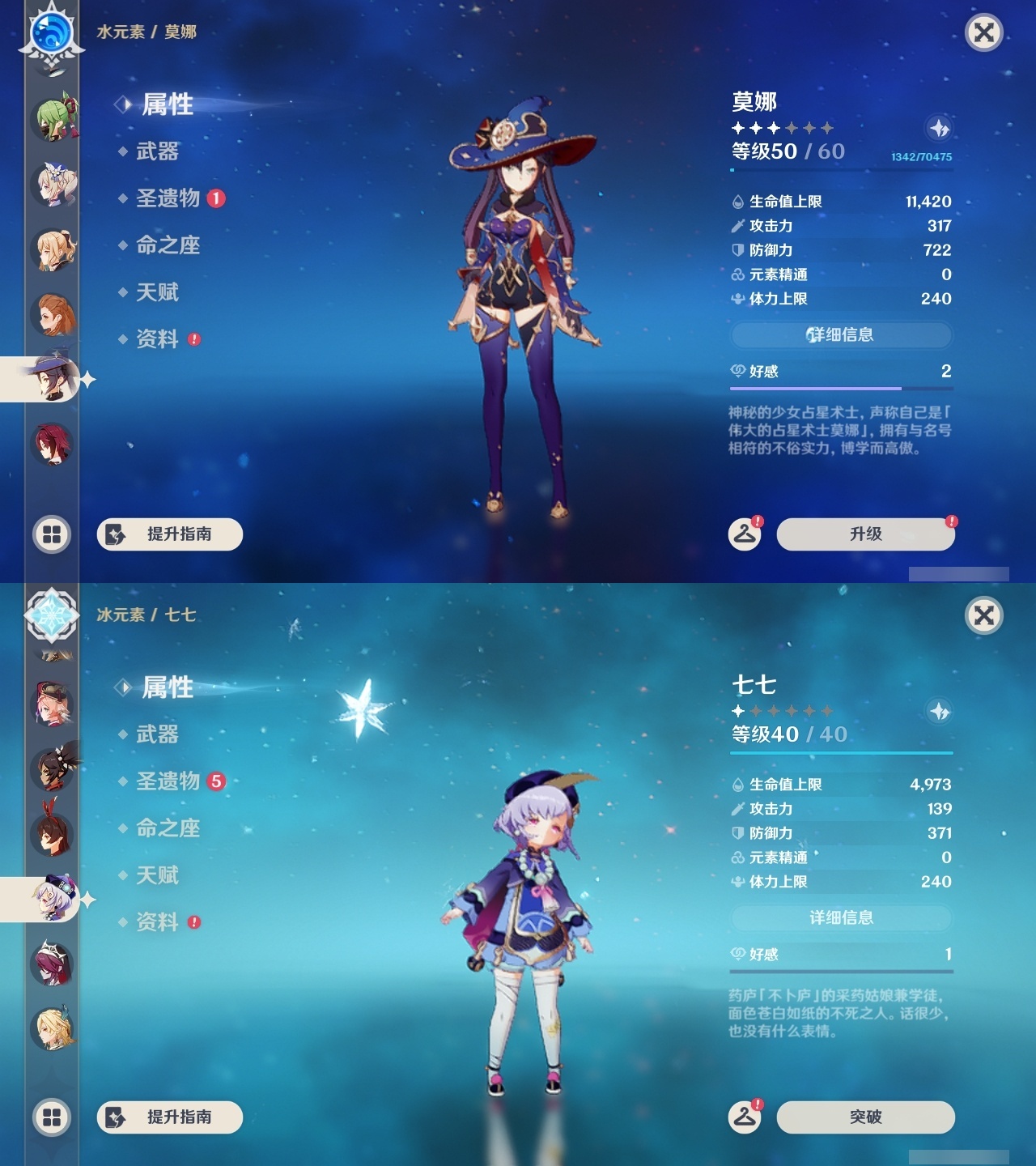Toggle the sparkle favorite marker on Qiqi's panel

coord(939,709)
